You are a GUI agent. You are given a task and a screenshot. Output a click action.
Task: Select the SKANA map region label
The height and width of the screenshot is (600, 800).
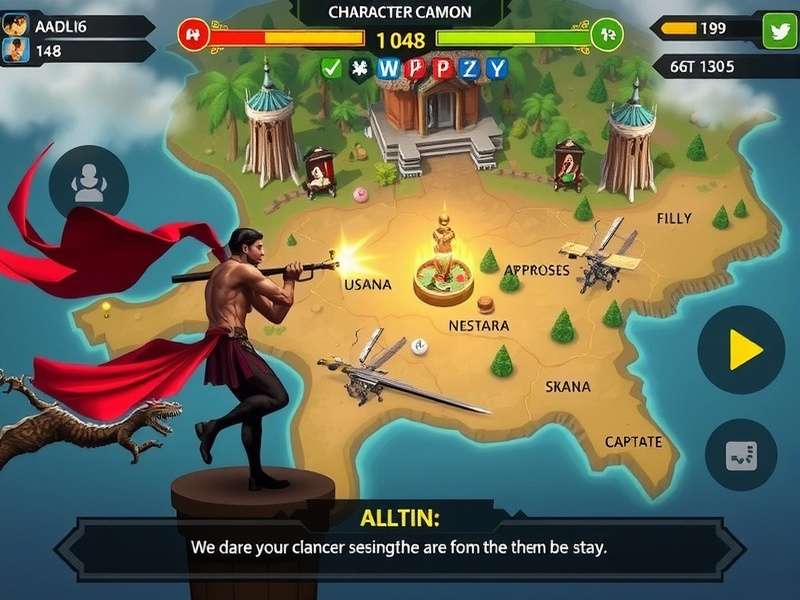(x=567, y=386)
